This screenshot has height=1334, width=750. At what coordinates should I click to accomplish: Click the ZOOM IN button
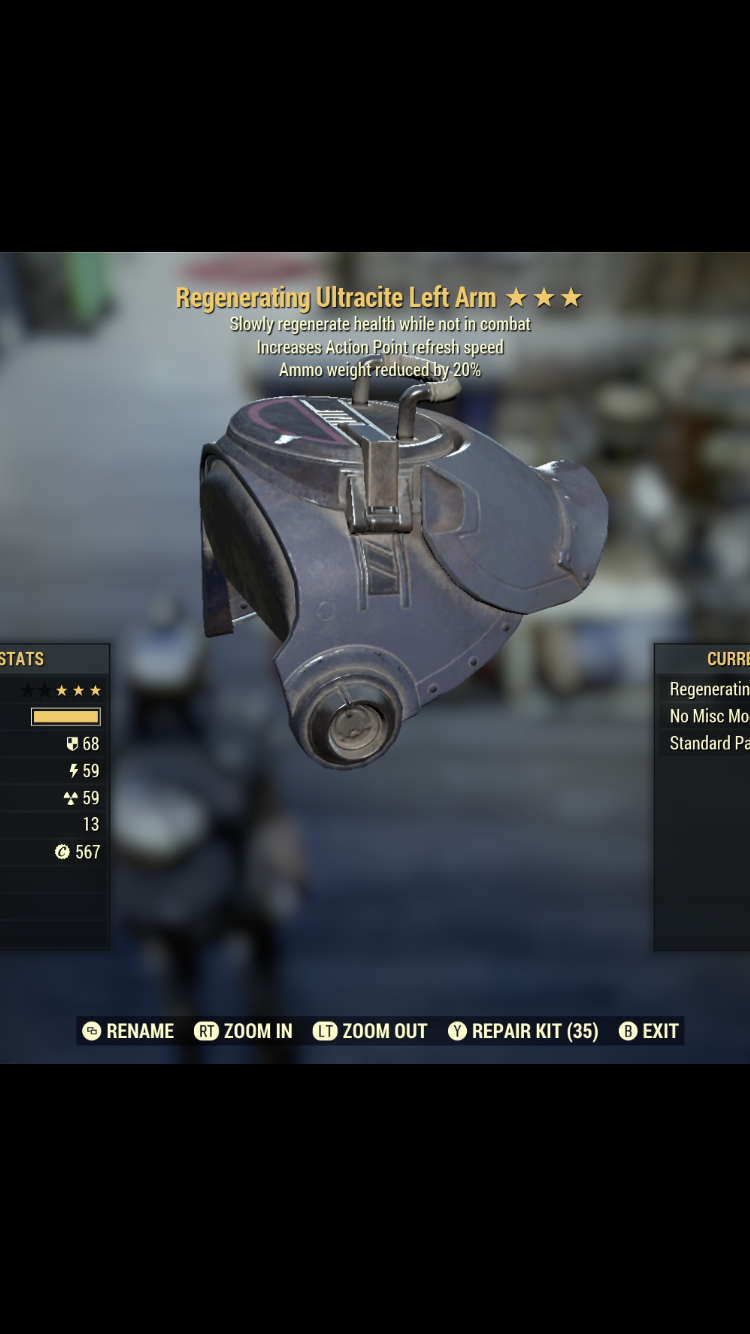point(244,1031)
